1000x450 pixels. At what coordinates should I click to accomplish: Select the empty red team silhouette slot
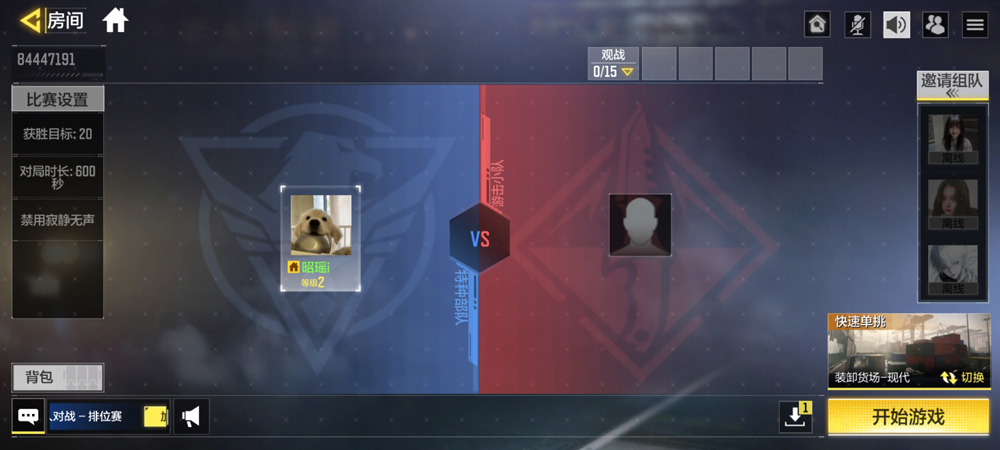[x=640, y=225]
